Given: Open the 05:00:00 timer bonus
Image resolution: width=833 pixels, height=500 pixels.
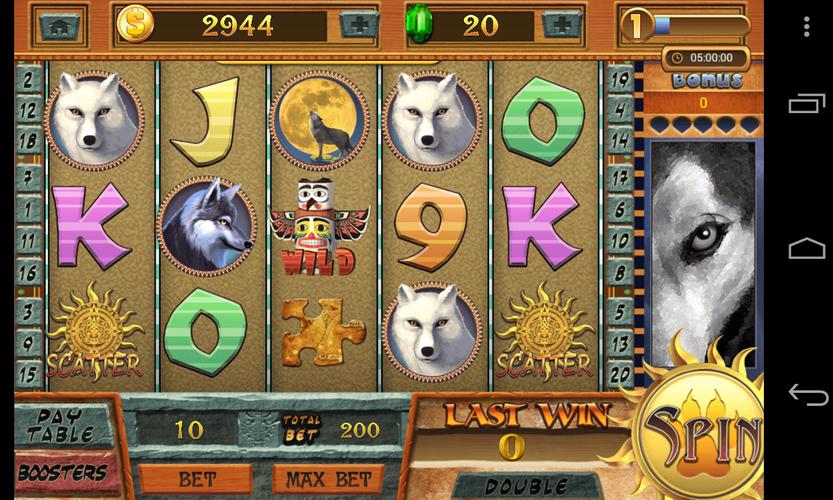Looking at the screenshot, I should coord(704,58).
